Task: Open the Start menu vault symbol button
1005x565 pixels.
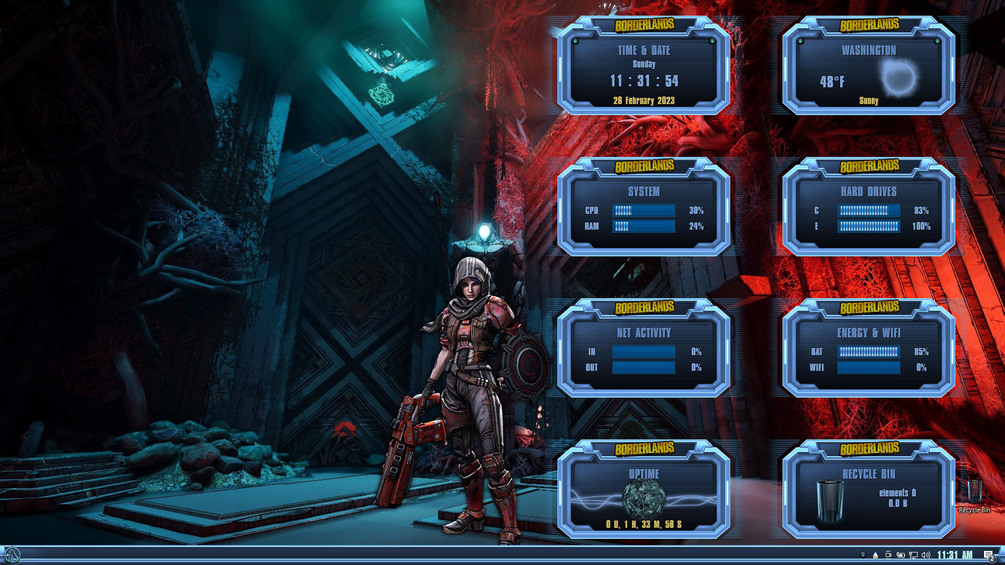Action: tap(11, 555)
